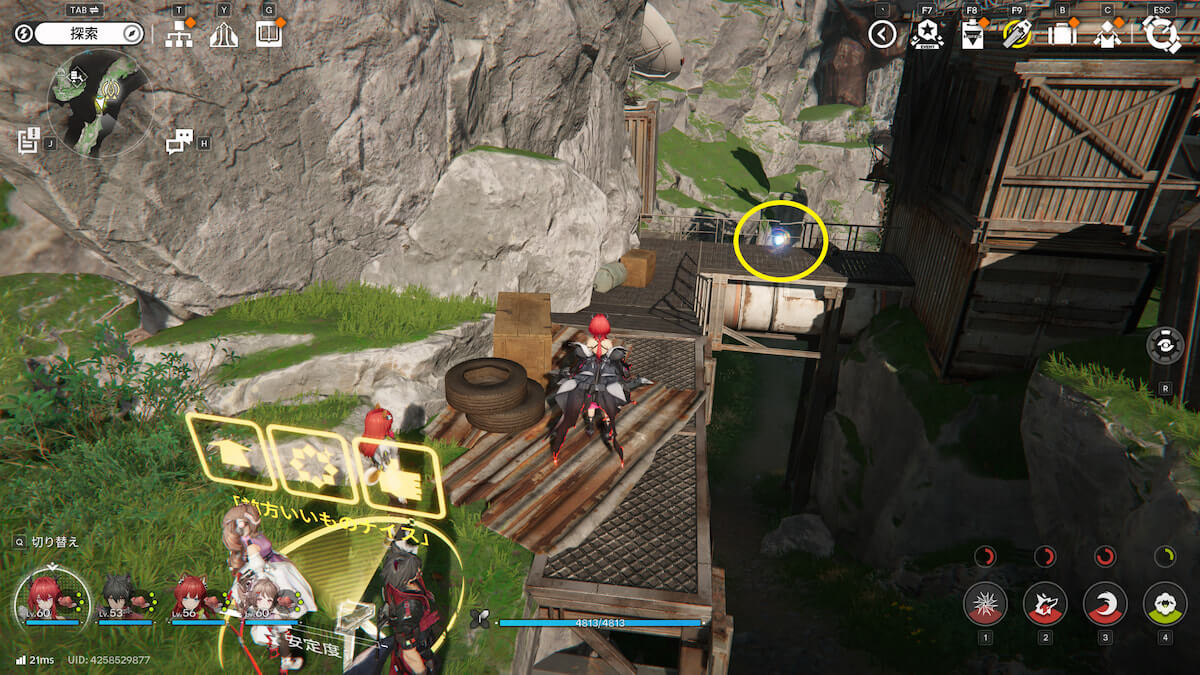Open the circular minimap
This screenshot has width=1200, height=675.
tap(99, 104)
